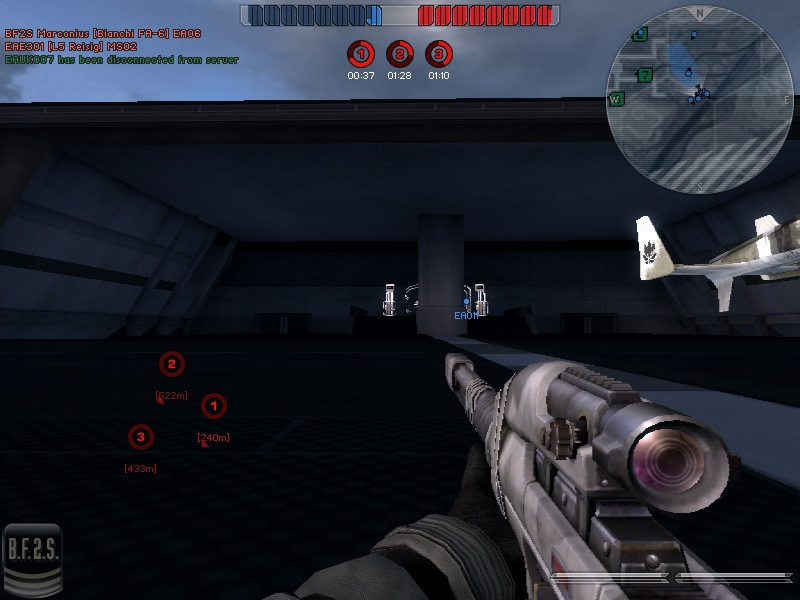Click the blue EA011 teammate tag

pyautogui.click(x=466, y=316)
